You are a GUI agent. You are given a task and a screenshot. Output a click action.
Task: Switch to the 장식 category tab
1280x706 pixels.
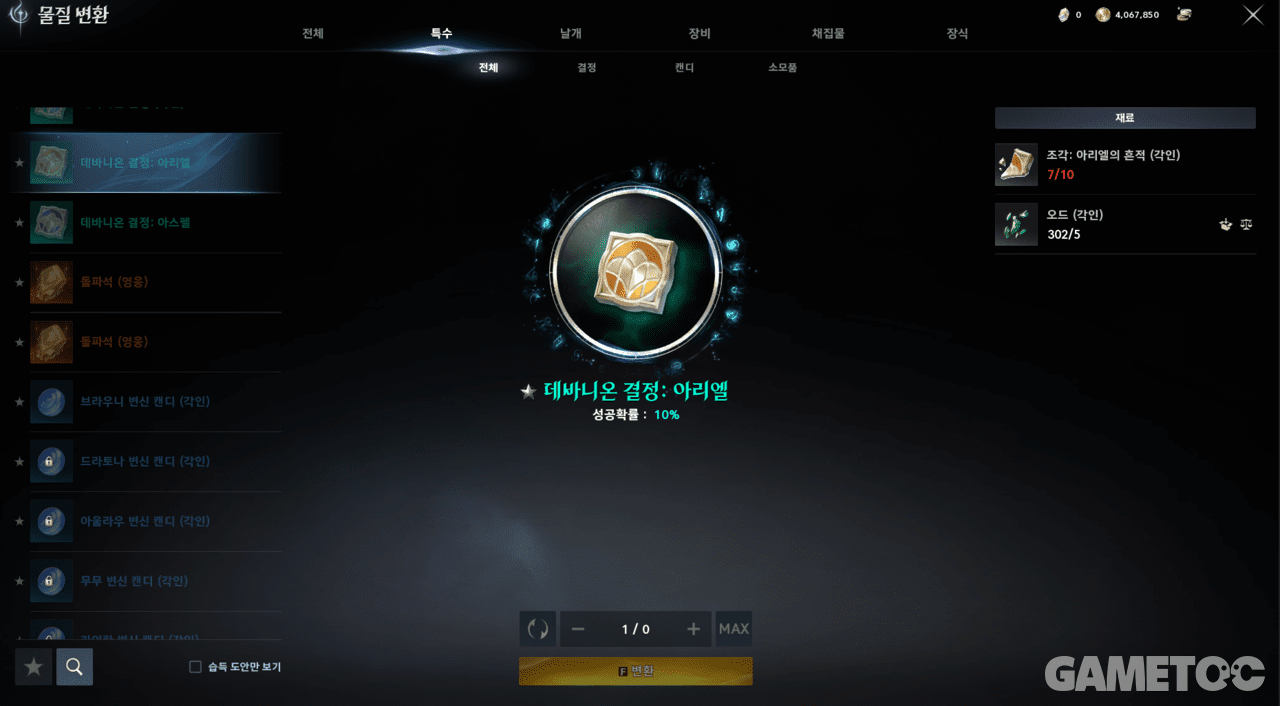957,34
